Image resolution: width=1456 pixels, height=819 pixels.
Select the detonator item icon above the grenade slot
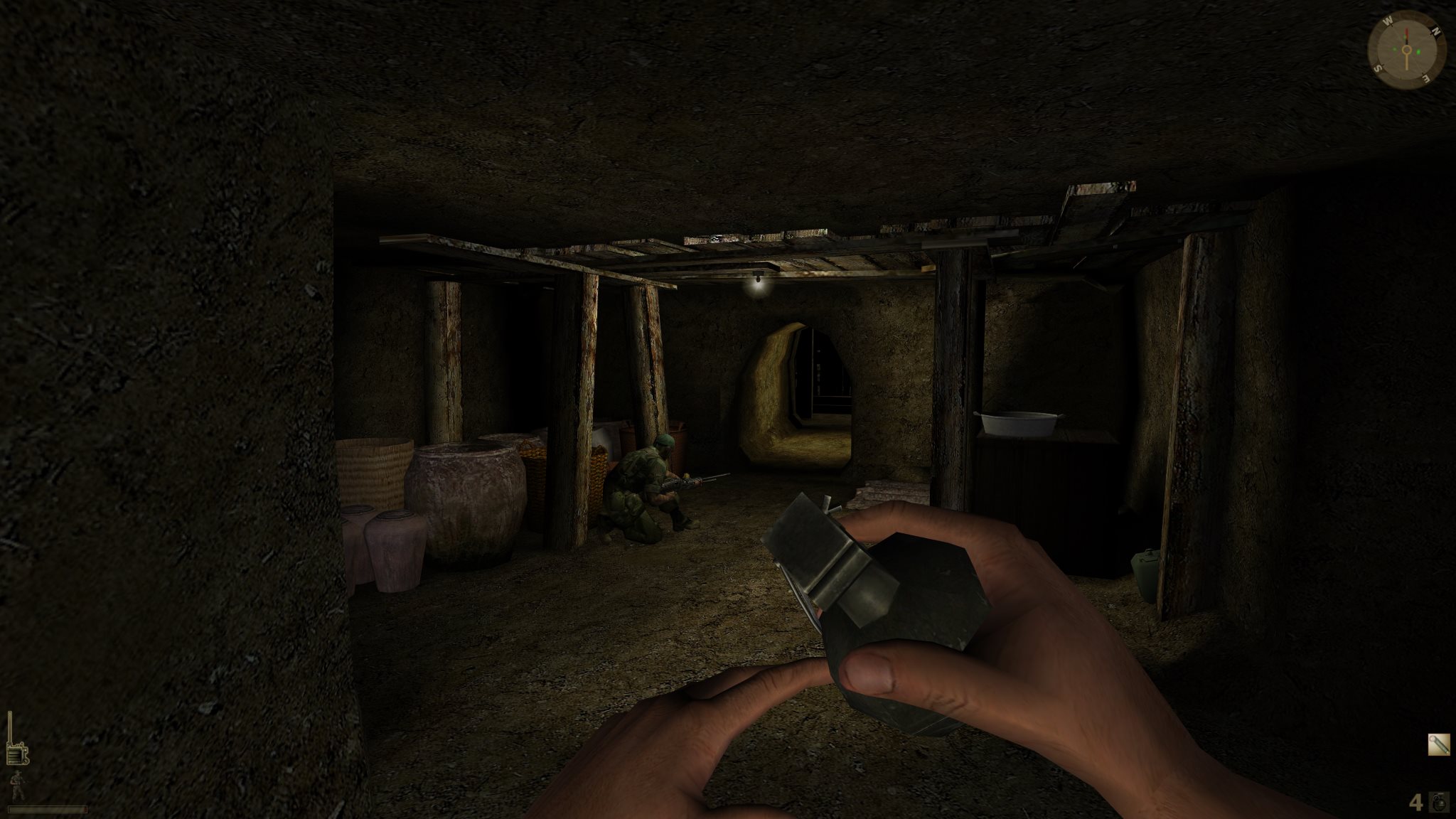point(1440,744)
